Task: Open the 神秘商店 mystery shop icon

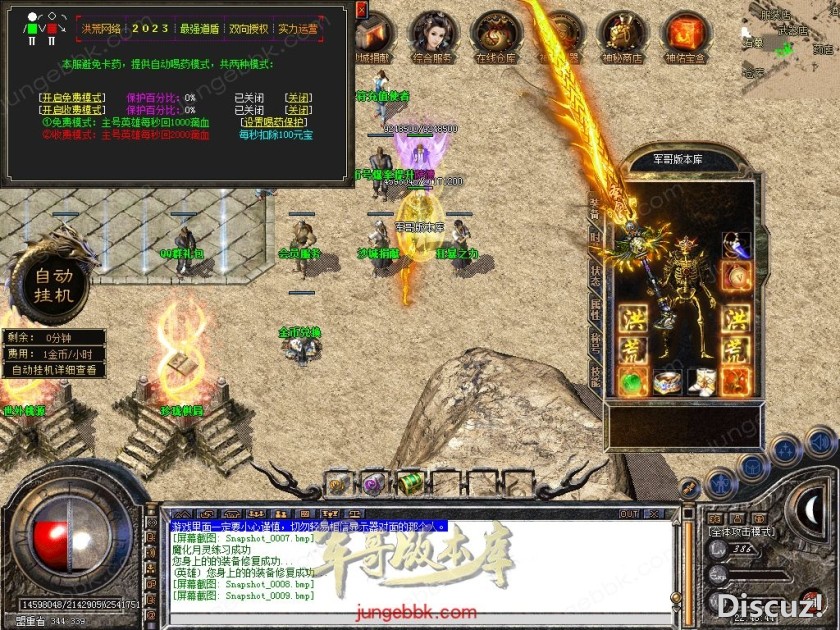Action: (x=626, y=36)
